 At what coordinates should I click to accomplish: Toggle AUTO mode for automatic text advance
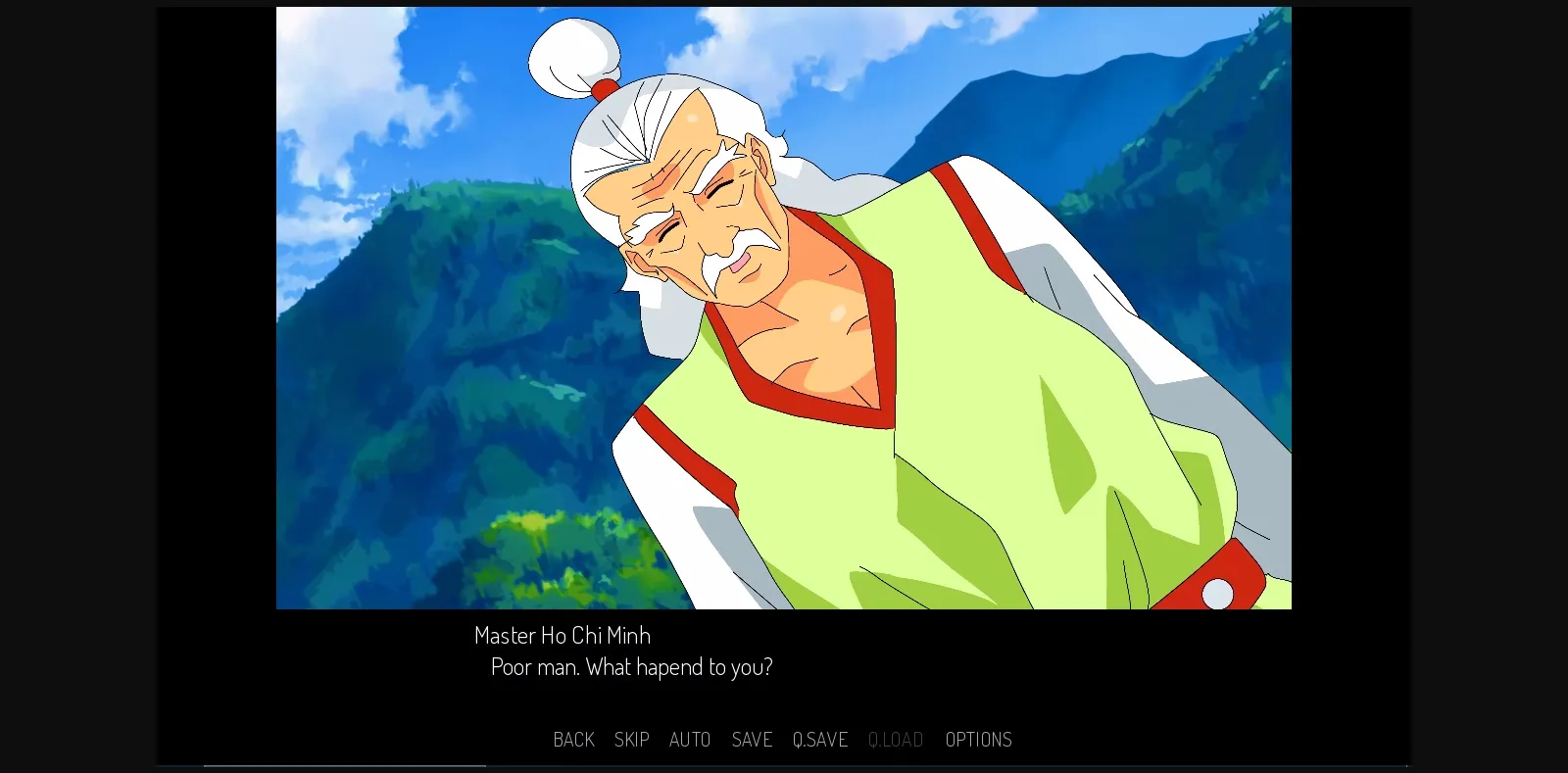690,740
